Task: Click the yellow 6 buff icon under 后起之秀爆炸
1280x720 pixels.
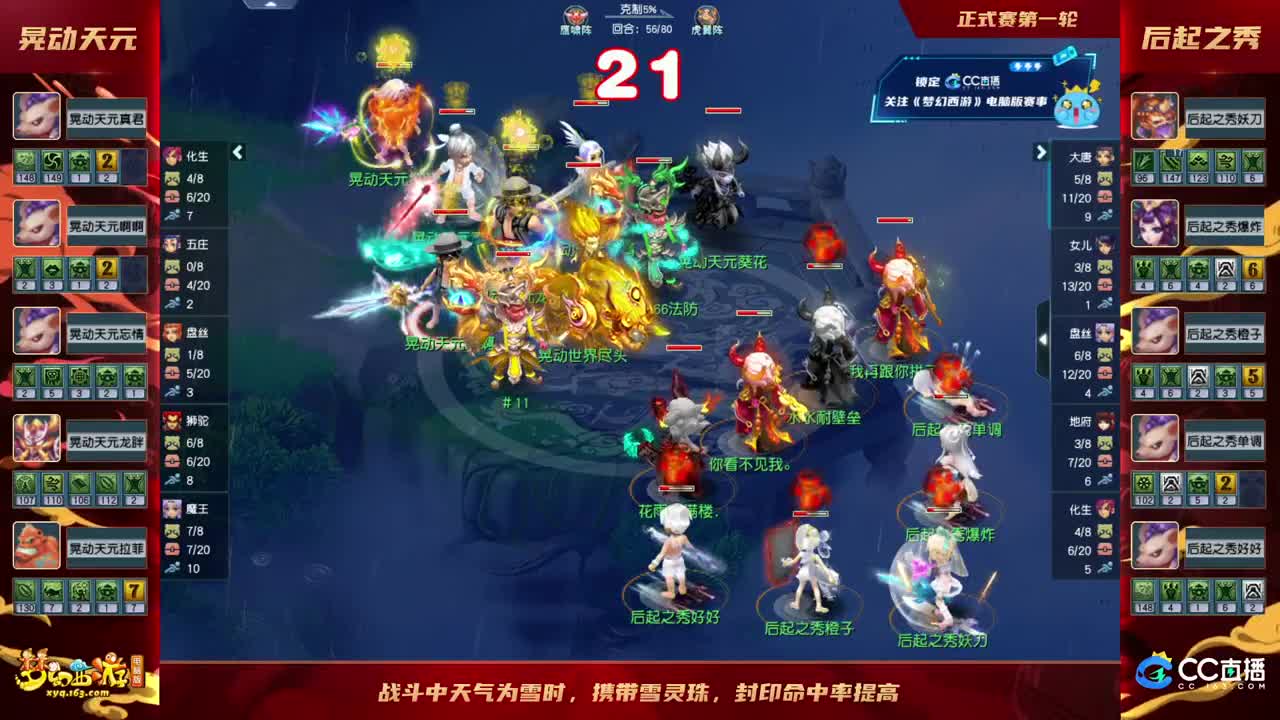Action: [1251, 270]
